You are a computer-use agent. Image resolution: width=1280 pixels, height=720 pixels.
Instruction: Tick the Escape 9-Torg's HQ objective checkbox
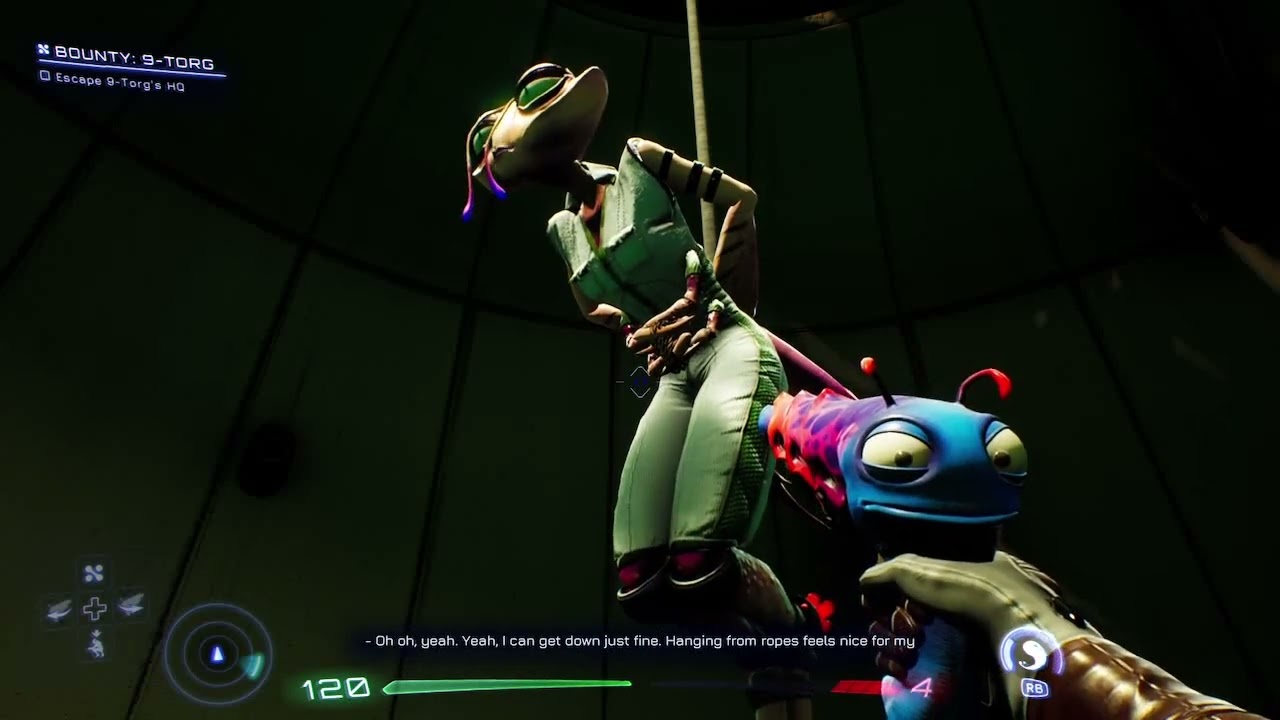point(44,77)
